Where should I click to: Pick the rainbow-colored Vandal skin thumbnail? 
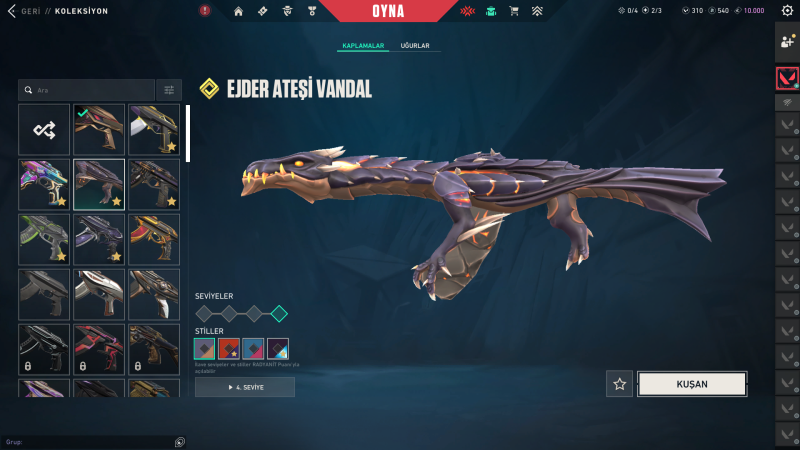[44, 184]
